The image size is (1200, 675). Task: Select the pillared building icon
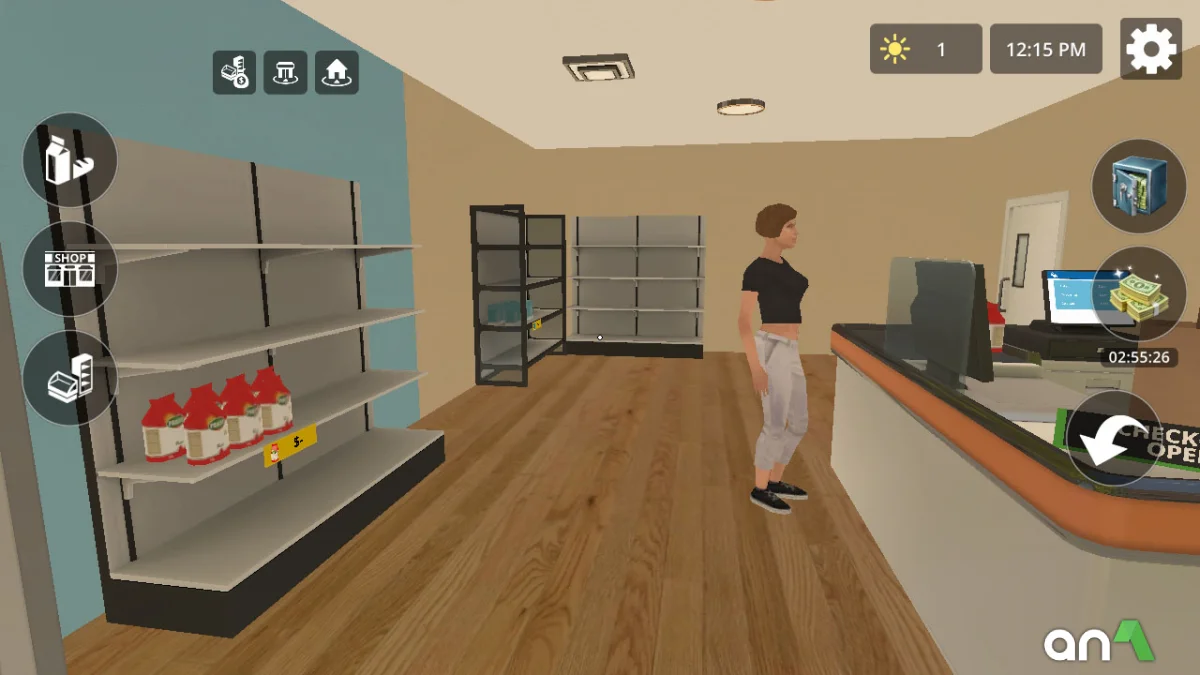point(285,73)
